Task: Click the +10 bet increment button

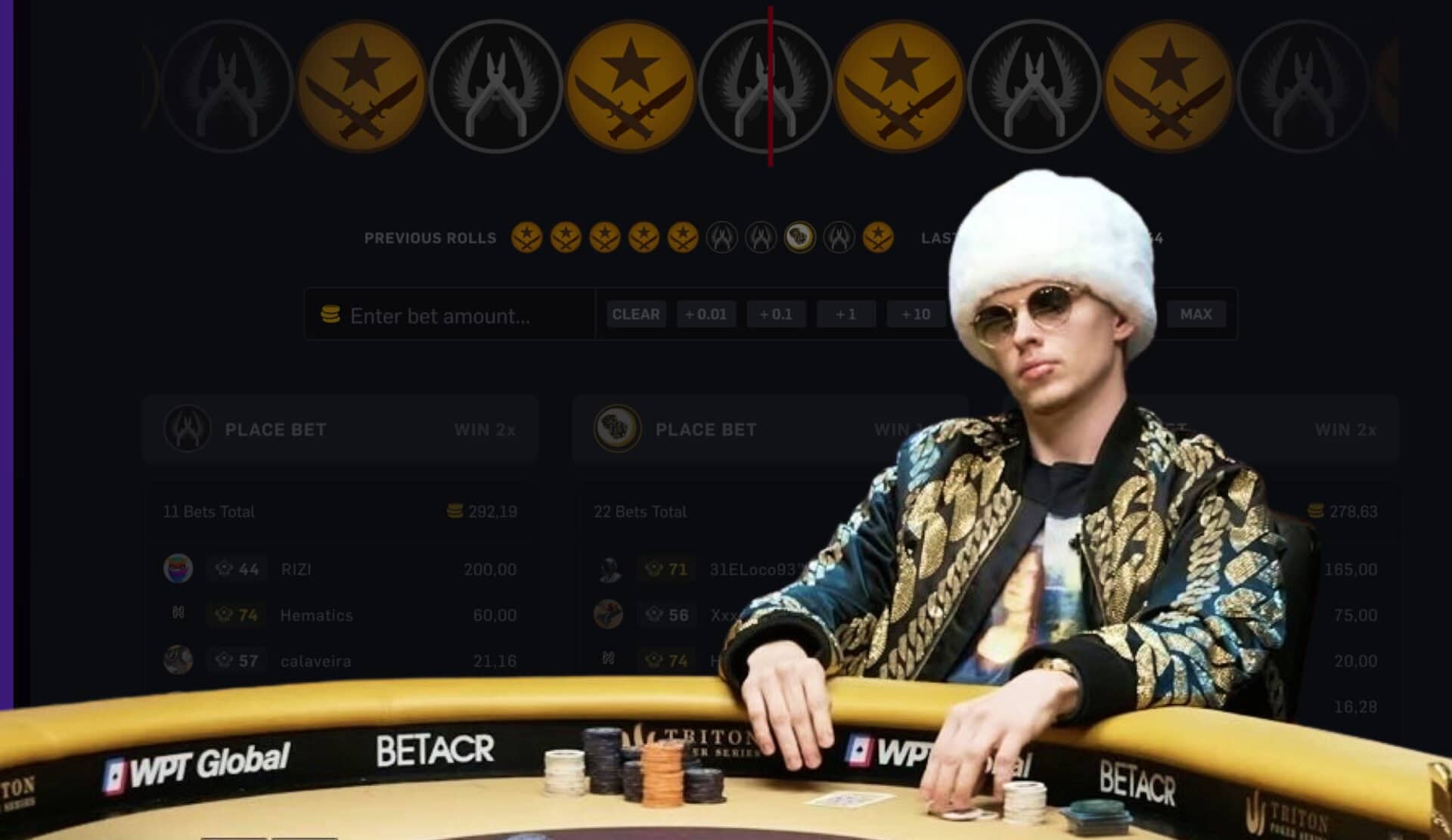Action: click(x=917, y=315)
